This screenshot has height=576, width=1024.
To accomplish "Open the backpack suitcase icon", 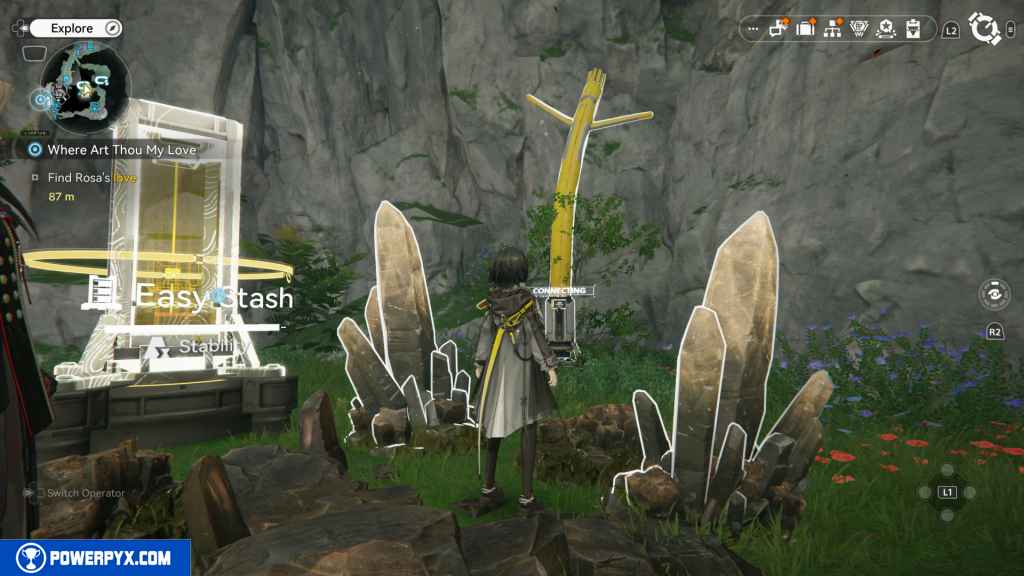I will (805, 29).
